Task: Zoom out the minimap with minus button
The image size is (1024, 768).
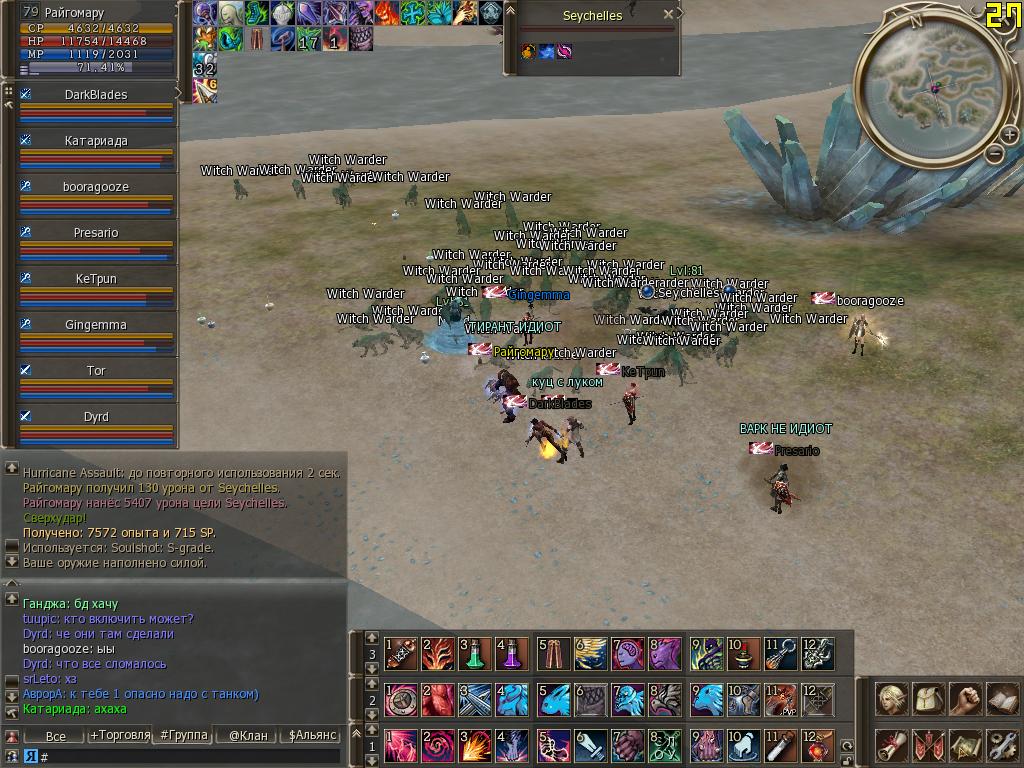Action: tap(994, 153)
